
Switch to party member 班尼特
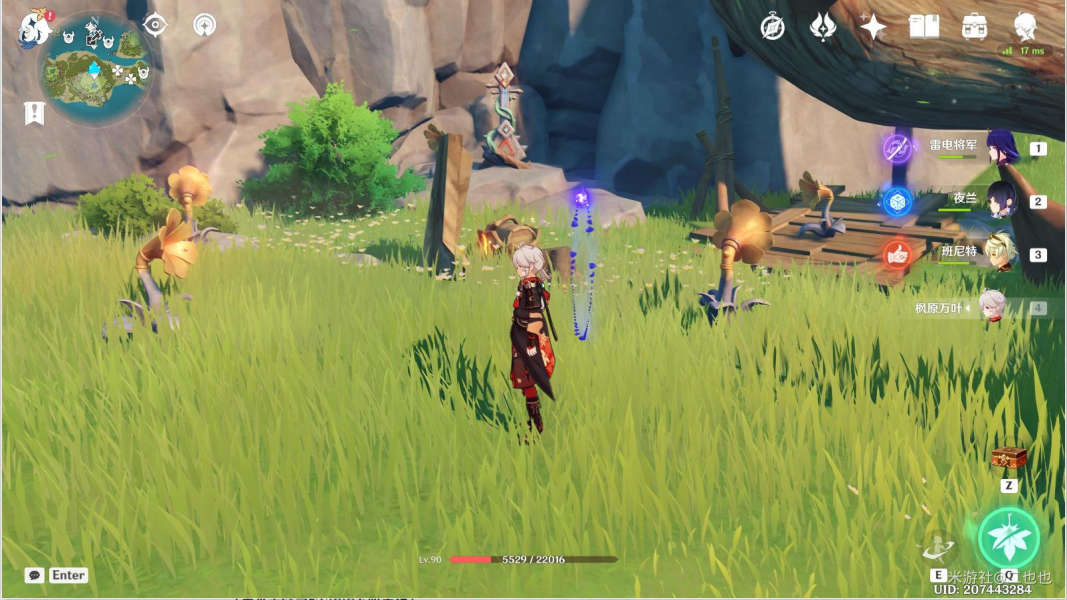tap(1001, 253)
